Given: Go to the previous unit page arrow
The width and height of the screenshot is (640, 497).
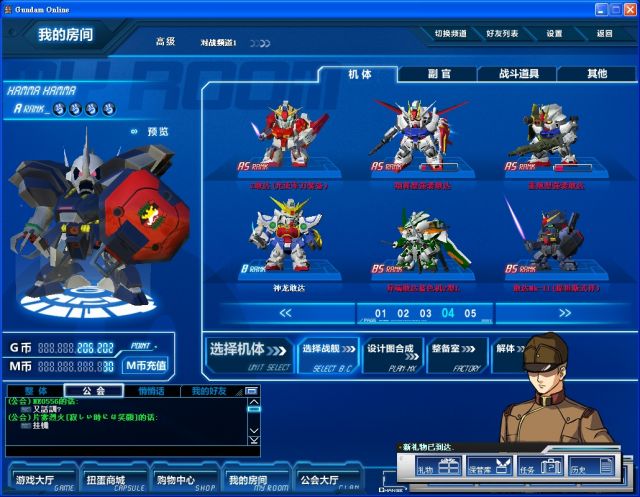Looking at the screenshot, I should 285,313.
